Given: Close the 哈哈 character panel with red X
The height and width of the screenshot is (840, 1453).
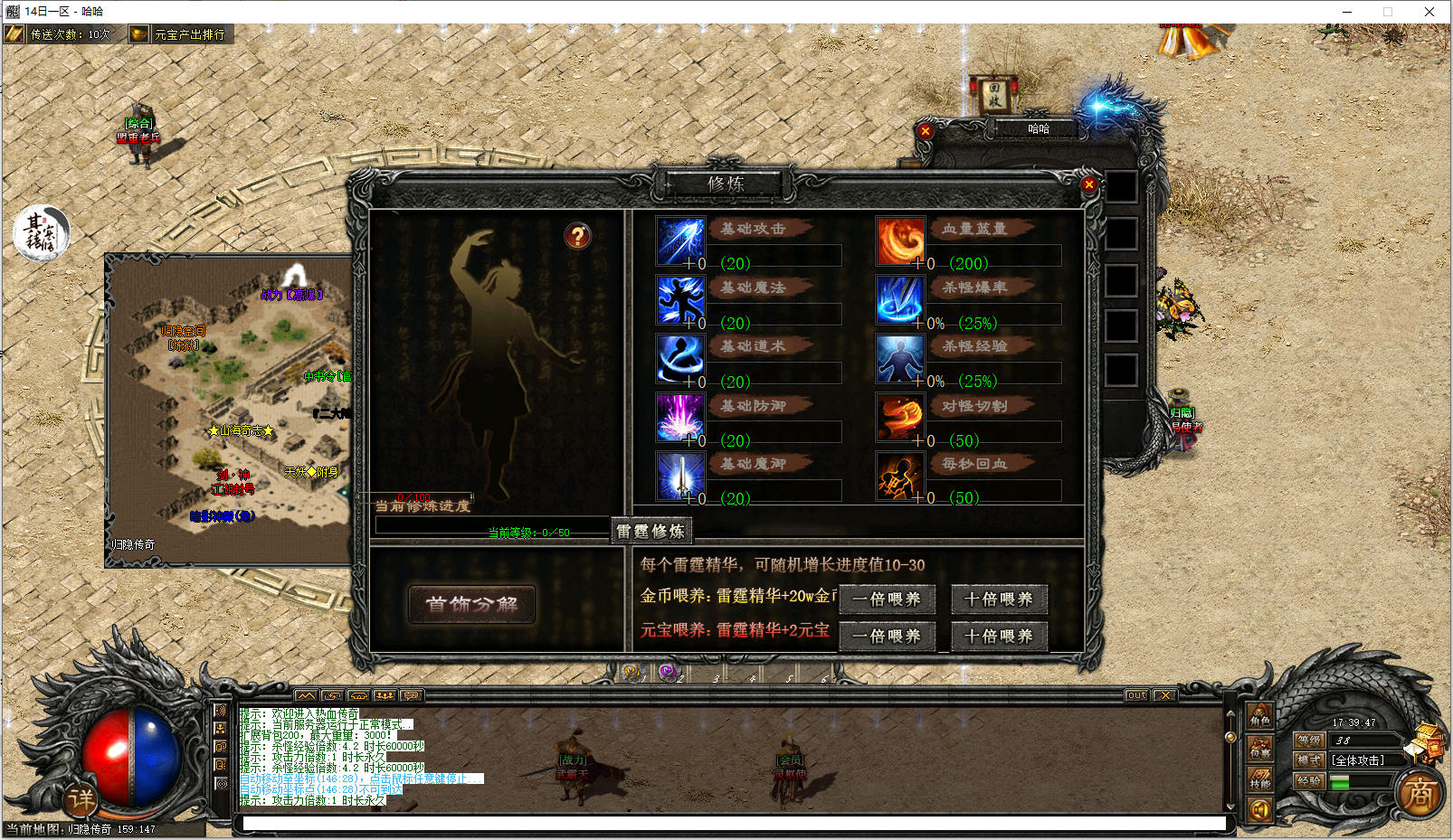Looking at the screenshot, I should pyautogui.click(x=925, y=131).
